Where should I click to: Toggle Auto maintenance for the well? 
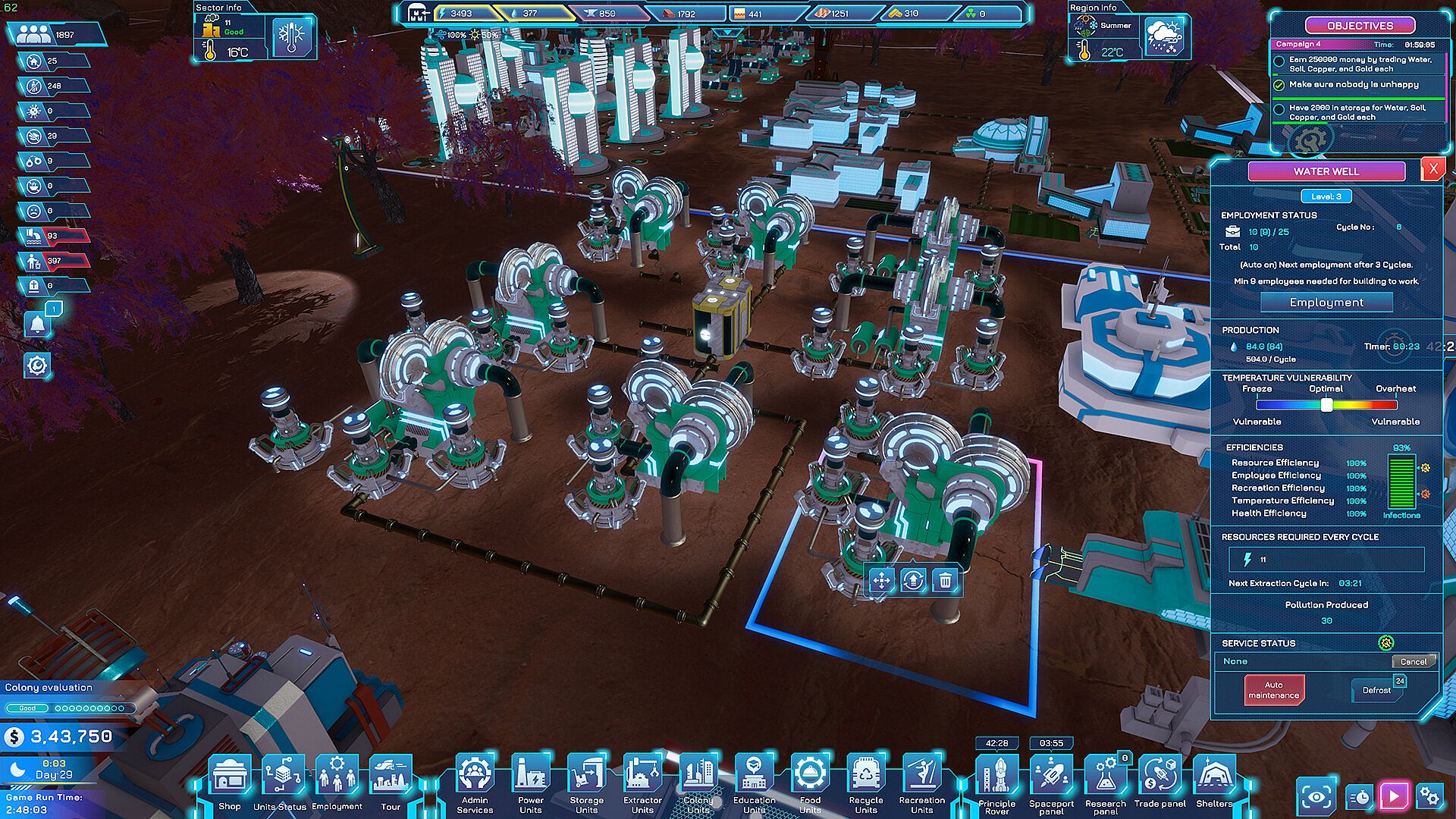1274,690
